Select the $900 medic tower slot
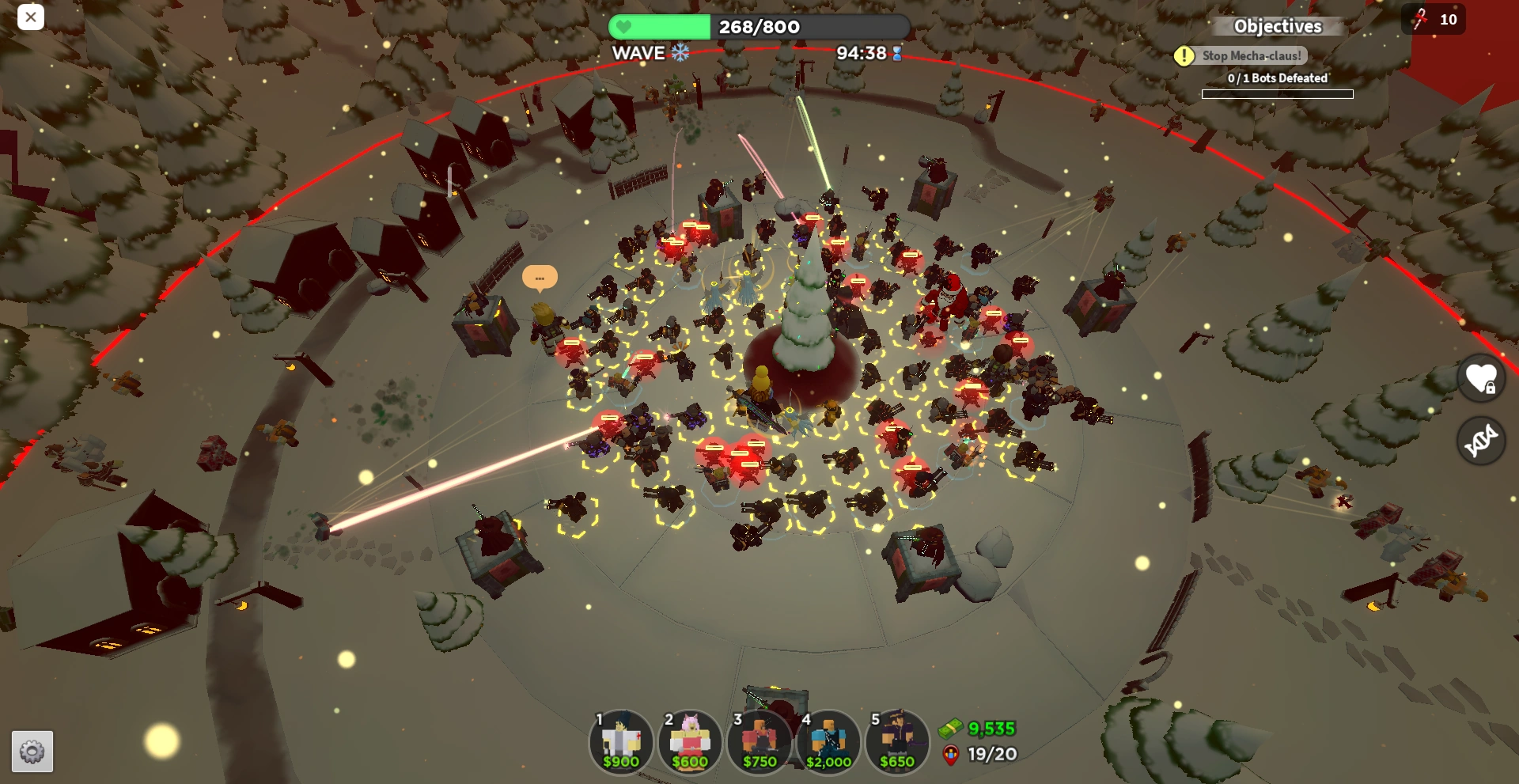The height and width of the screenshot is (784, 1519). tap(621, 742)
